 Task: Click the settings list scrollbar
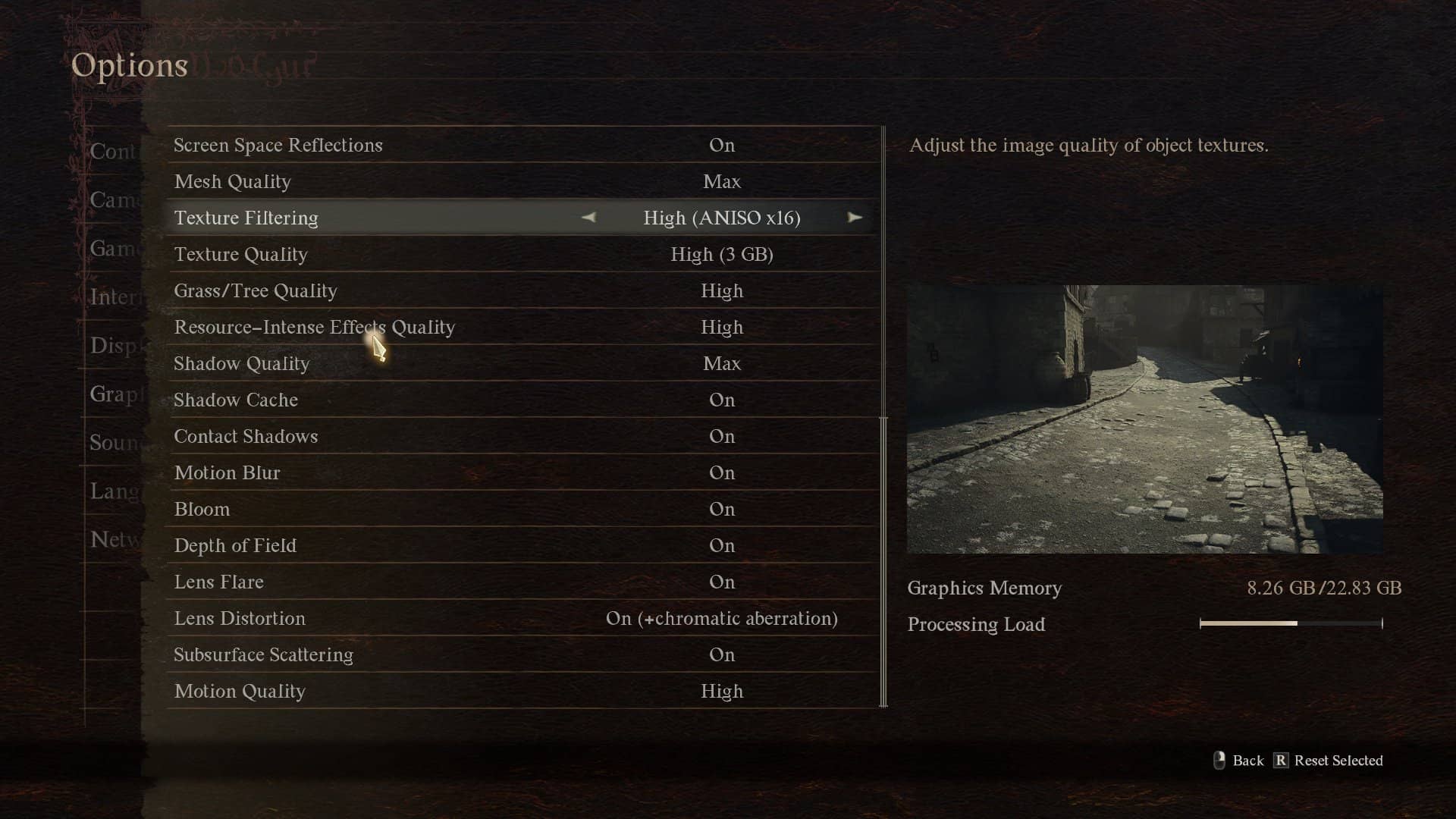pyautogui.click(x=883, y=561)
